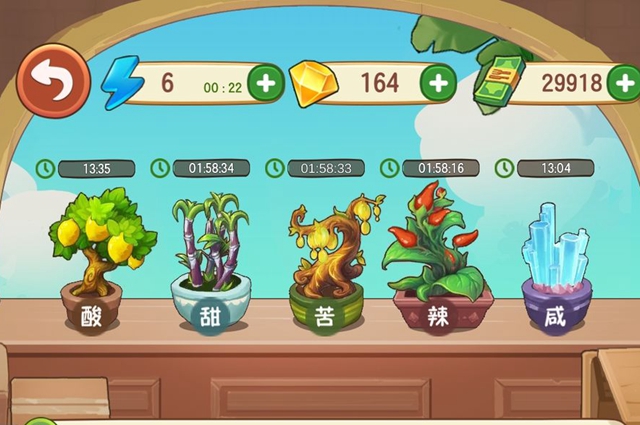Image resolution: width=640 pixels, height=425 pixels.
Task: Buy more yellow gems using the plus button
Action: [436, 83]
